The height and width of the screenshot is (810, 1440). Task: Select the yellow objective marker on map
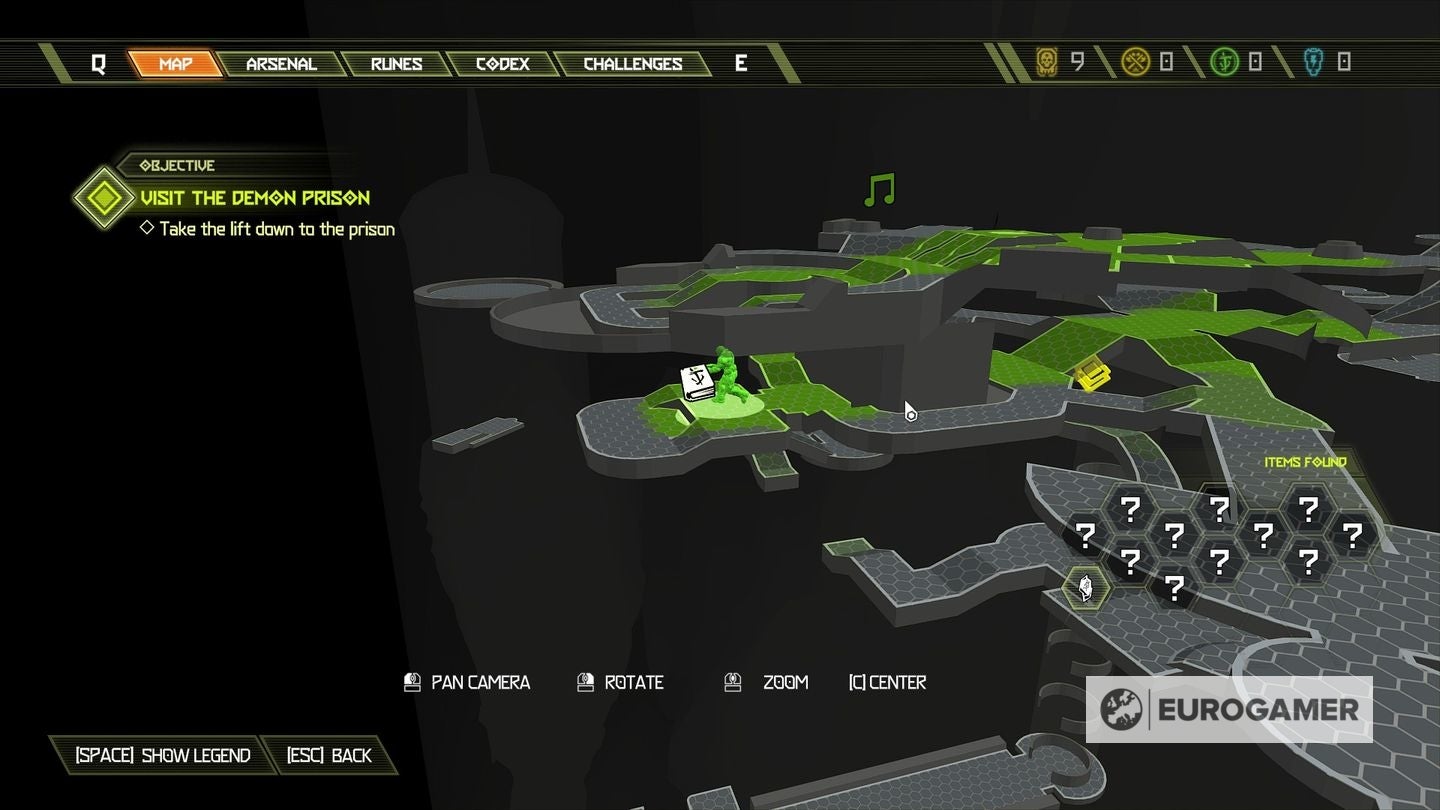click(x=1093, y=376)
